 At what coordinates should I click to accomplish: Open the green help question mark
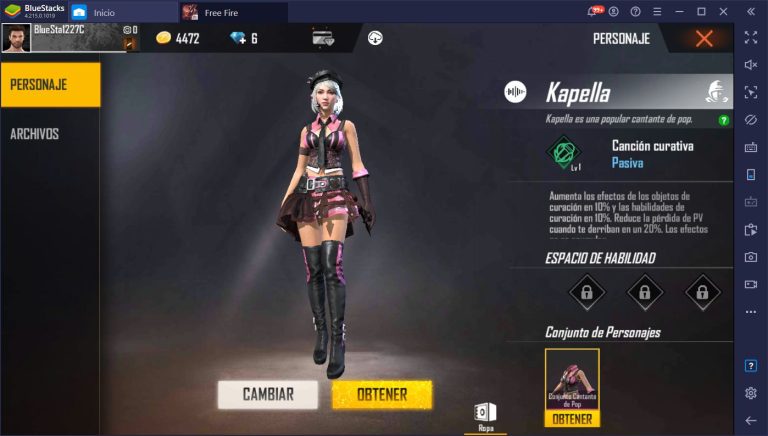(x=724, y=120)
